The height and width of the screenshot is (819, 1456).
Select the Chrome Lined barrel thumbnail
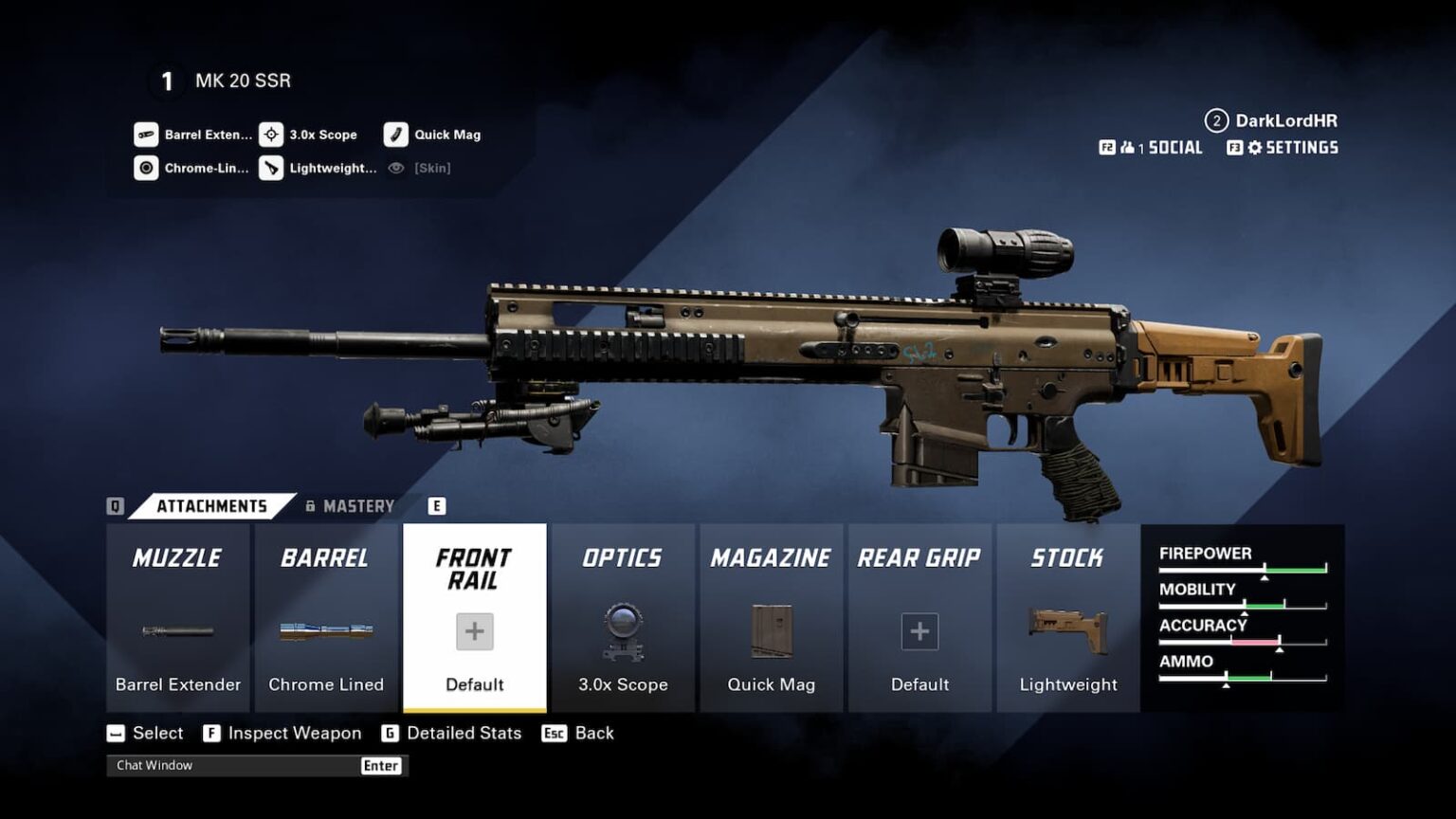[326, 628]
